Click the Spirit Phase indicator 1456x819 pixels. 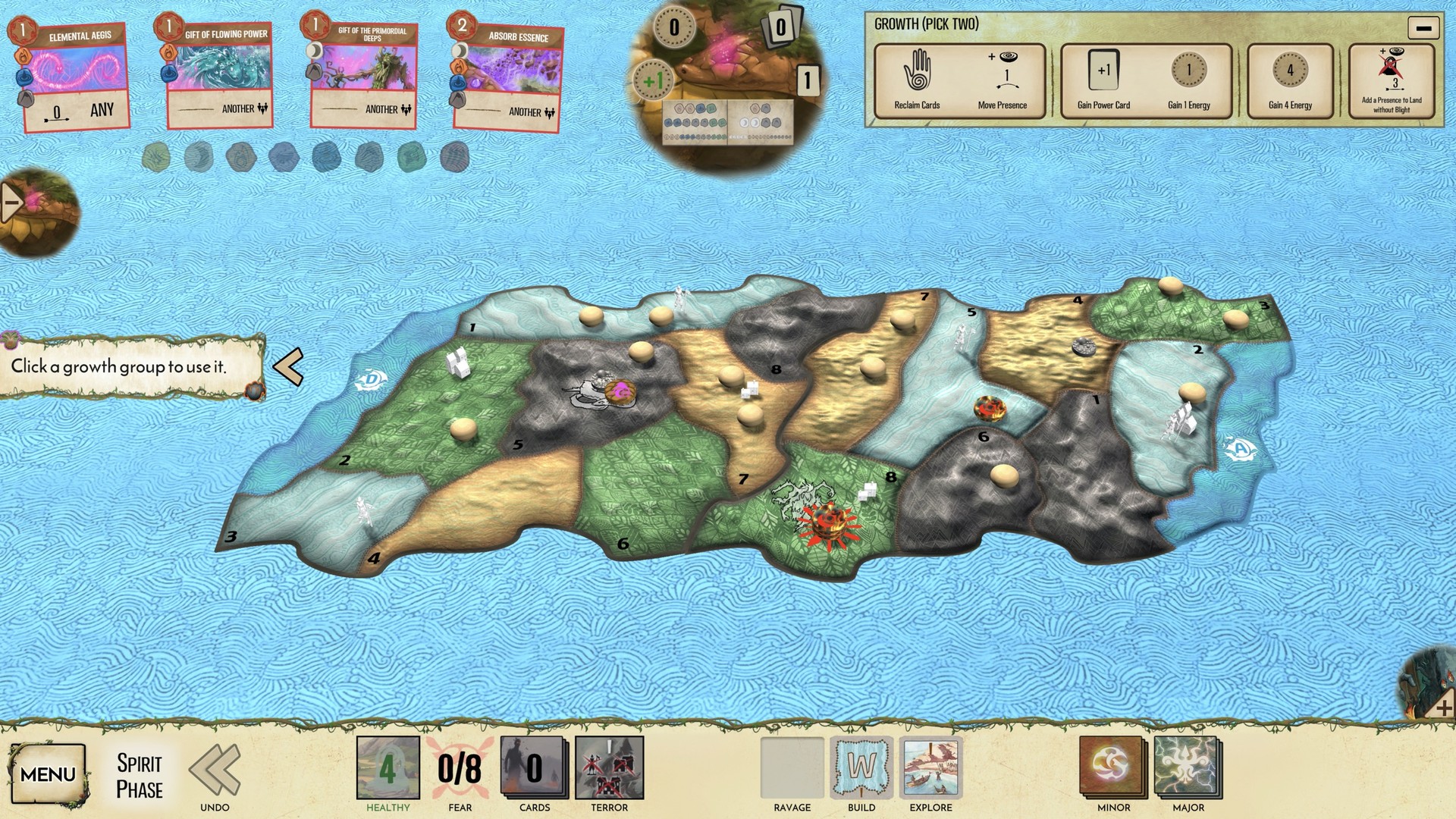point(140,774)
